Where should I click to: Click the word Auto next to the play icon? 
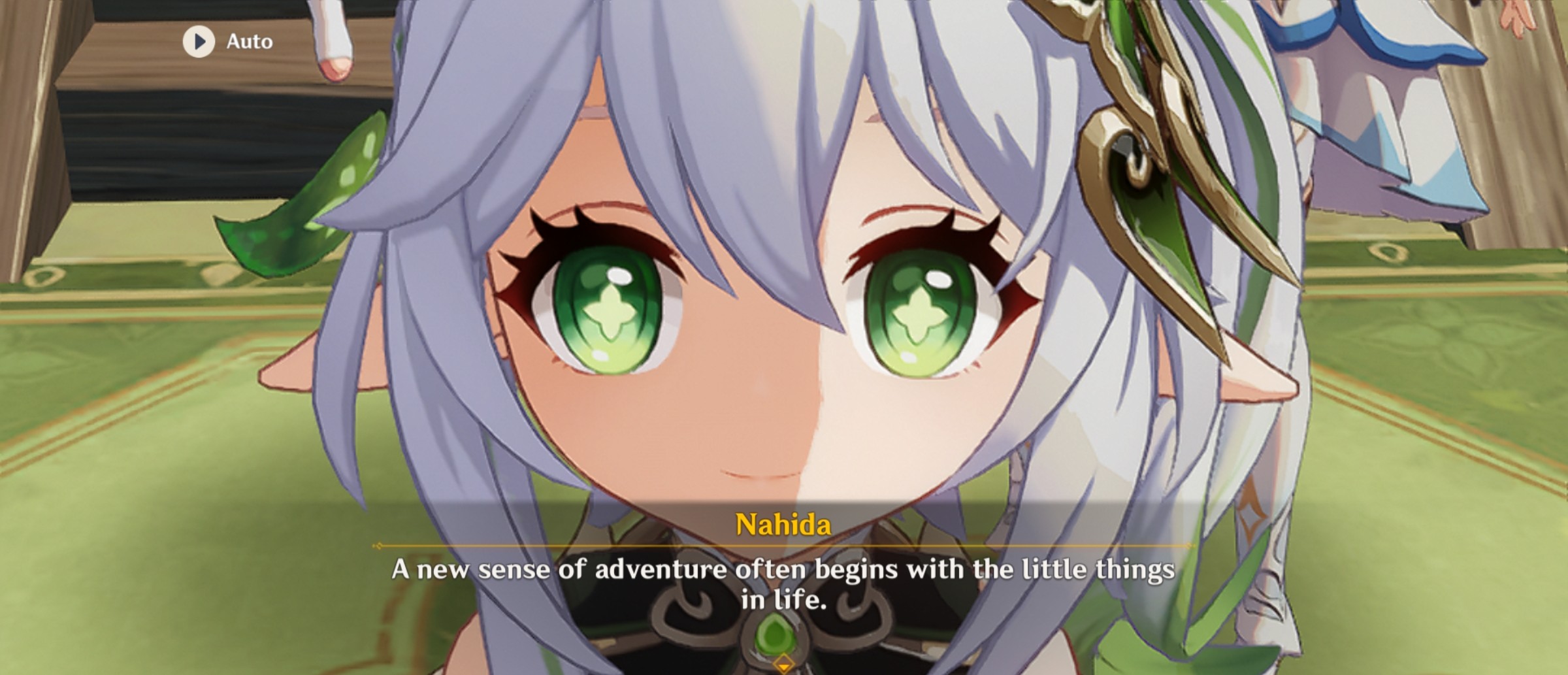click(248, 41)
